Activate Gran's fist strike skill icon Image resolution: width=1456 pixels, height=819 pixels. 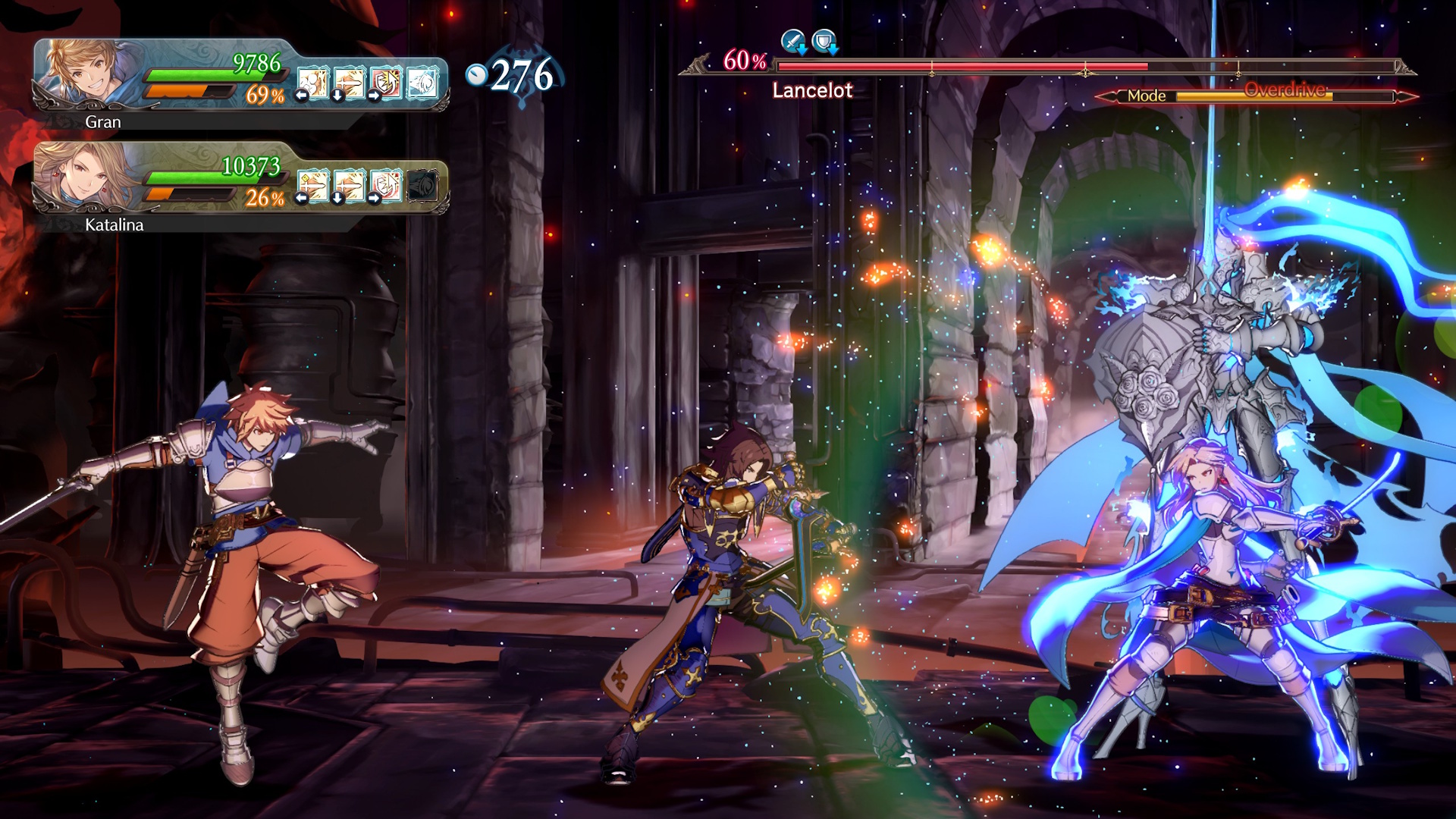point(312,83)
